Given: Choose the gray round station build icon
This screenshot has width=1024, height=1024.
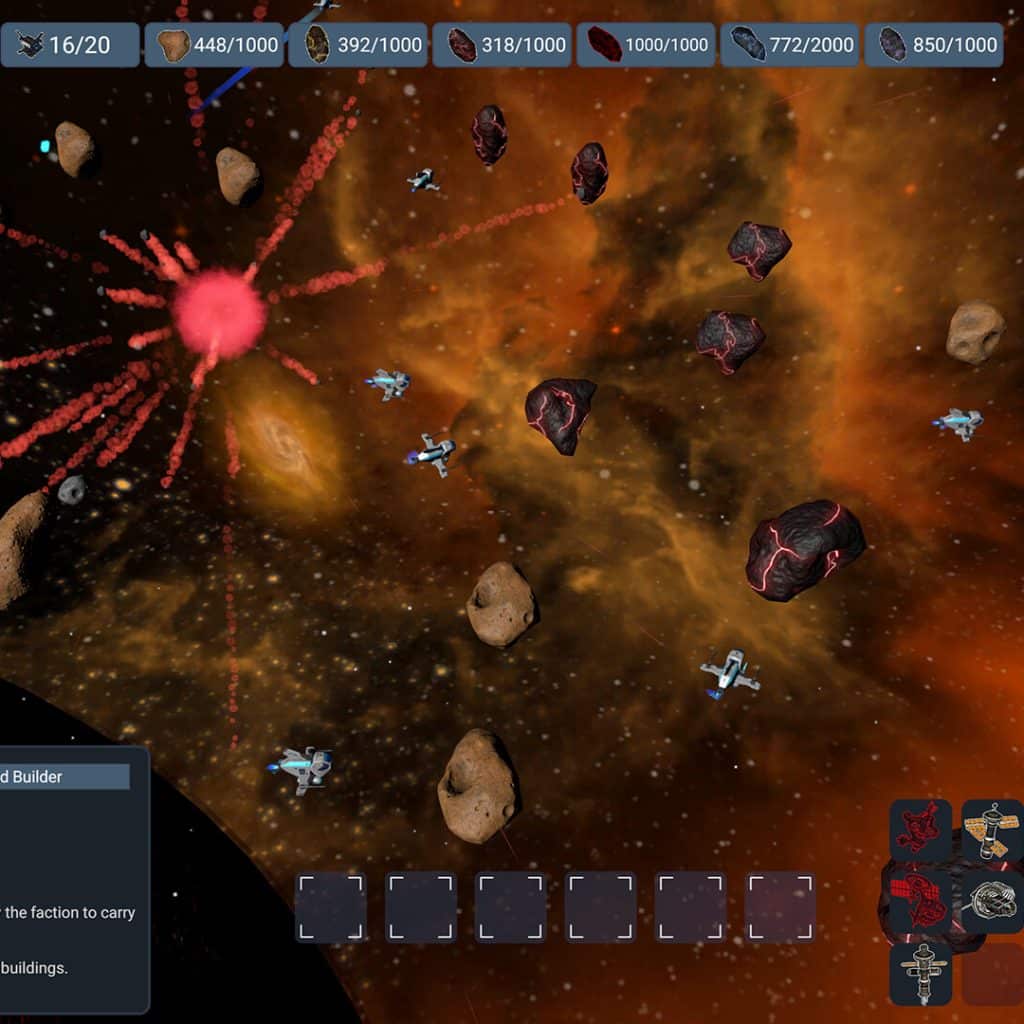Looking at the screenshot, I should tap(990, 901).
